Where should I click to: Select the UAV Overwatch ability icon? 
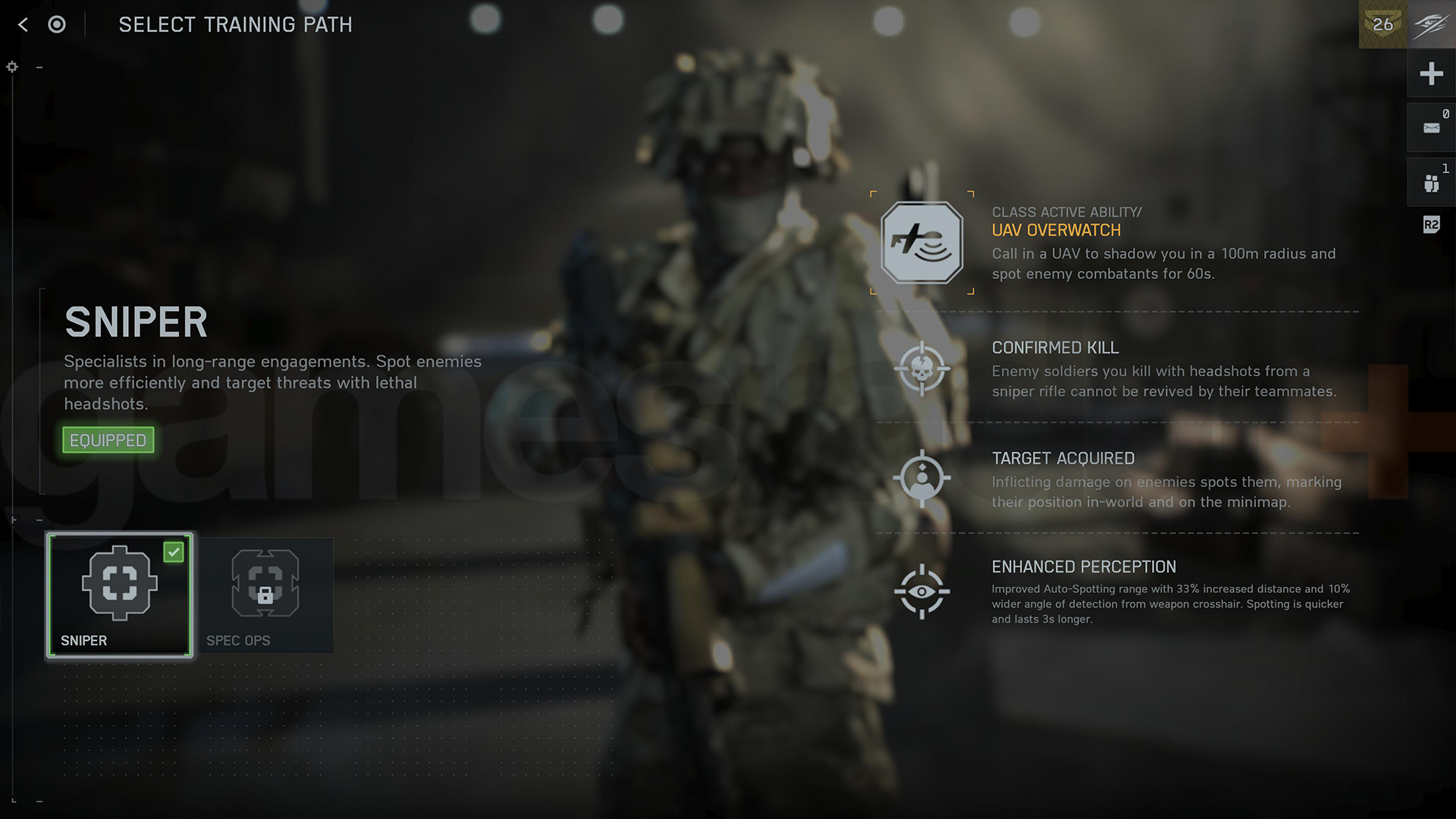pyautogui.click(x=921, y=243)
